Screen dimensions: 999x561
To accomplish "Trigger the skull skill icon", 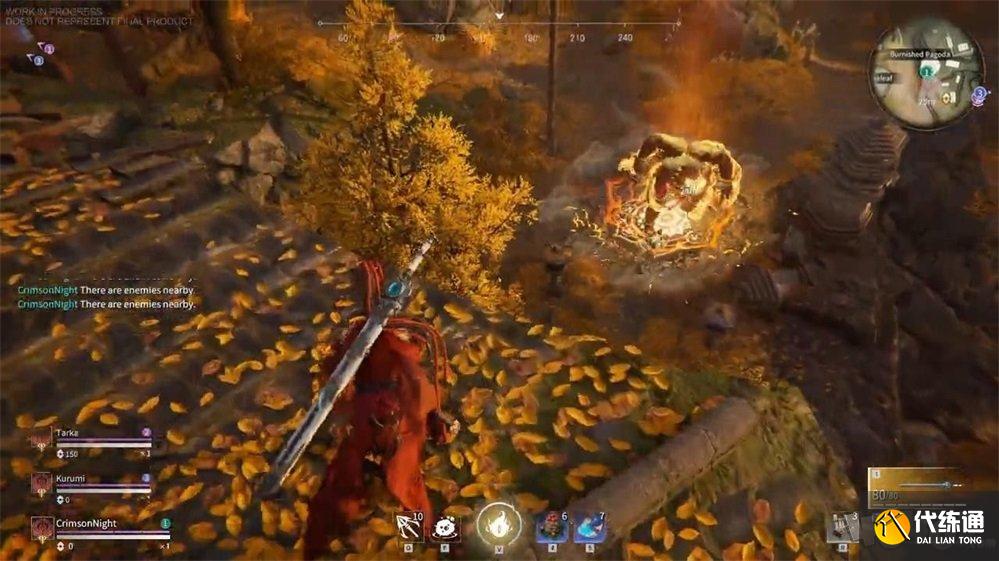I will (x=445, y=528).
